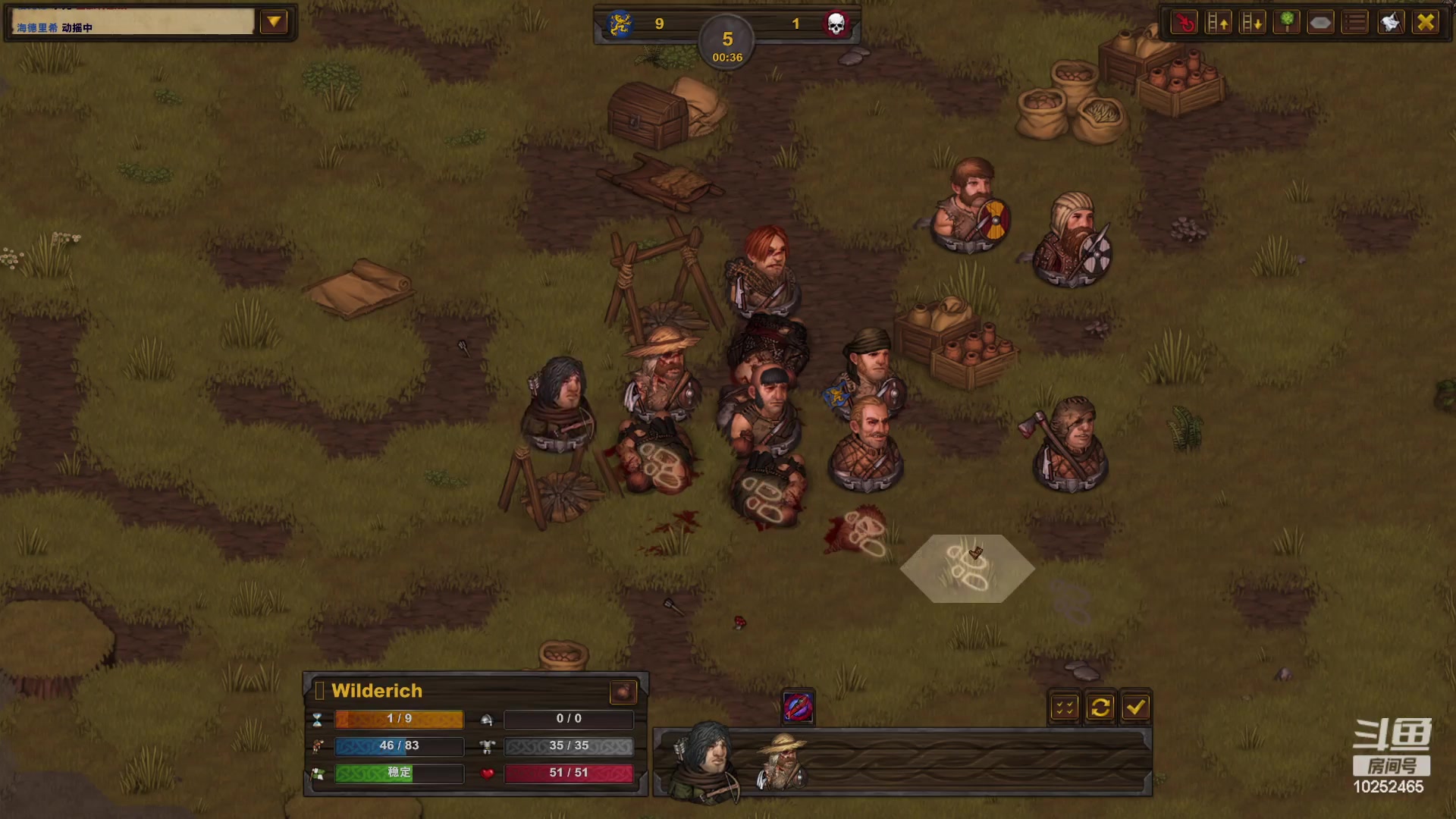1456x819 pixels.
Task: Click the white flag retreat button
Action: click(x=1391, y=23)
